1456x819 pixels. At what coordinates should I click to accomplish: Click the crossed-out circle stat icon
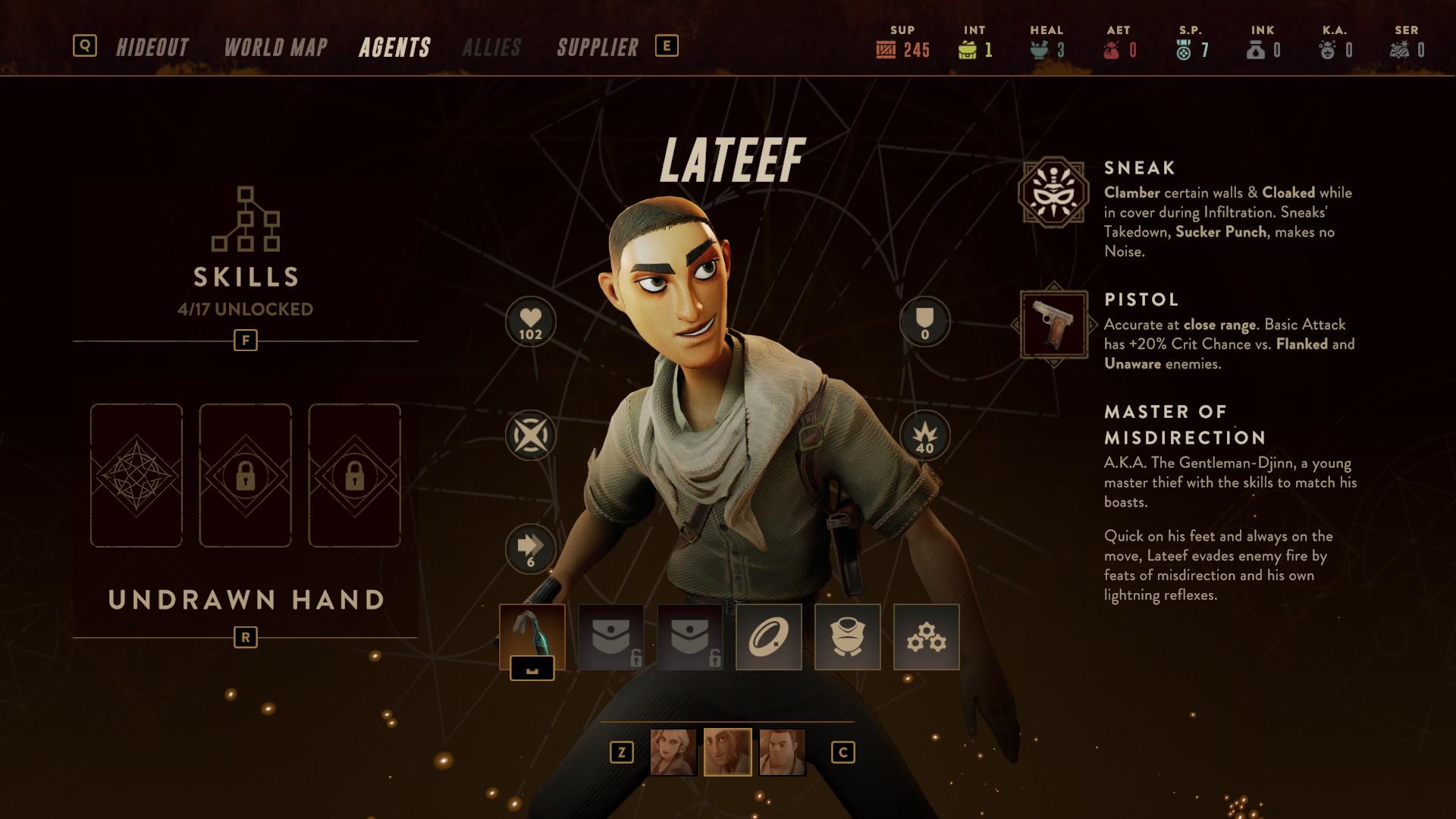(530, 436)
